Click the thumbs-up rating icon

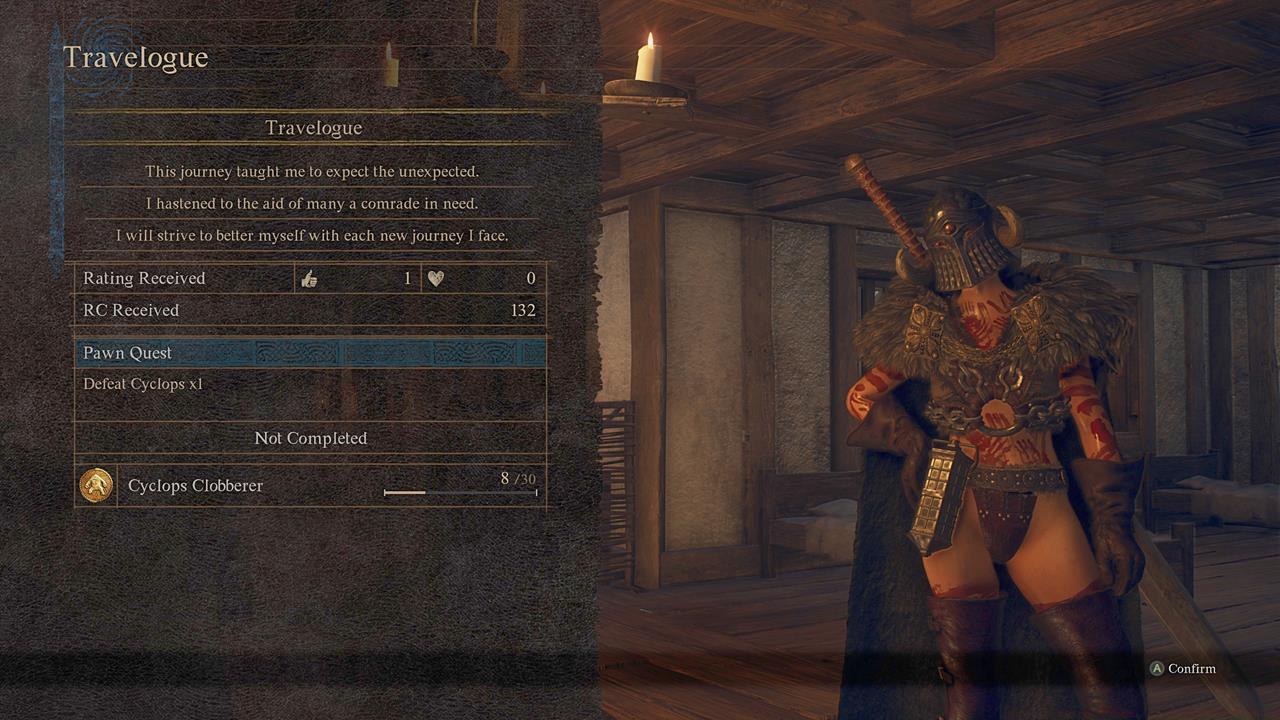point(311,278)
